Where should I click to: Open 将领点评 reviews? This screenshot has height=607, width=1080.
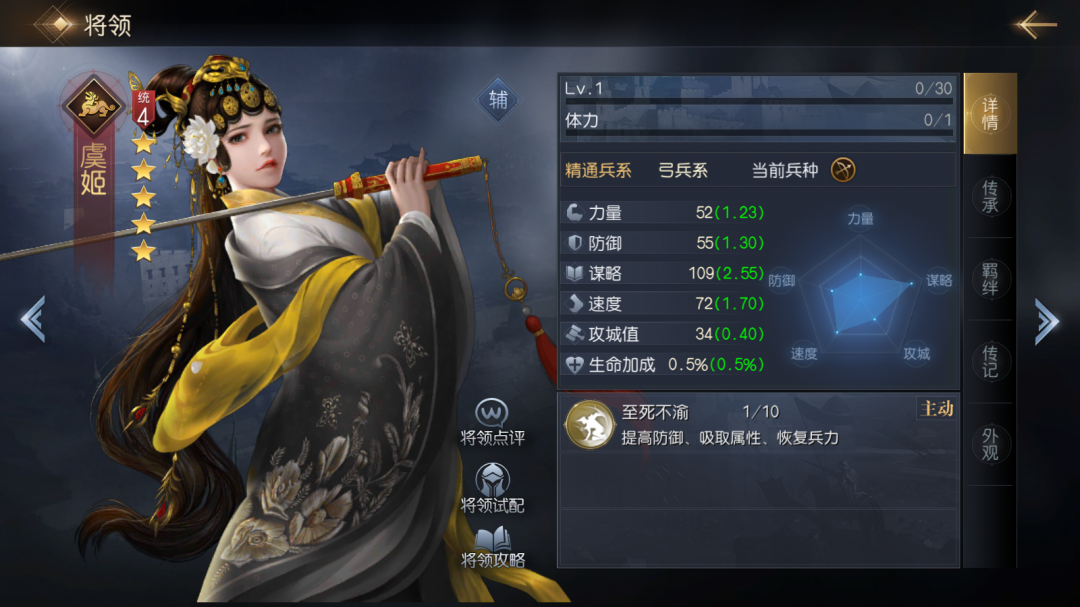click(492, 423)
